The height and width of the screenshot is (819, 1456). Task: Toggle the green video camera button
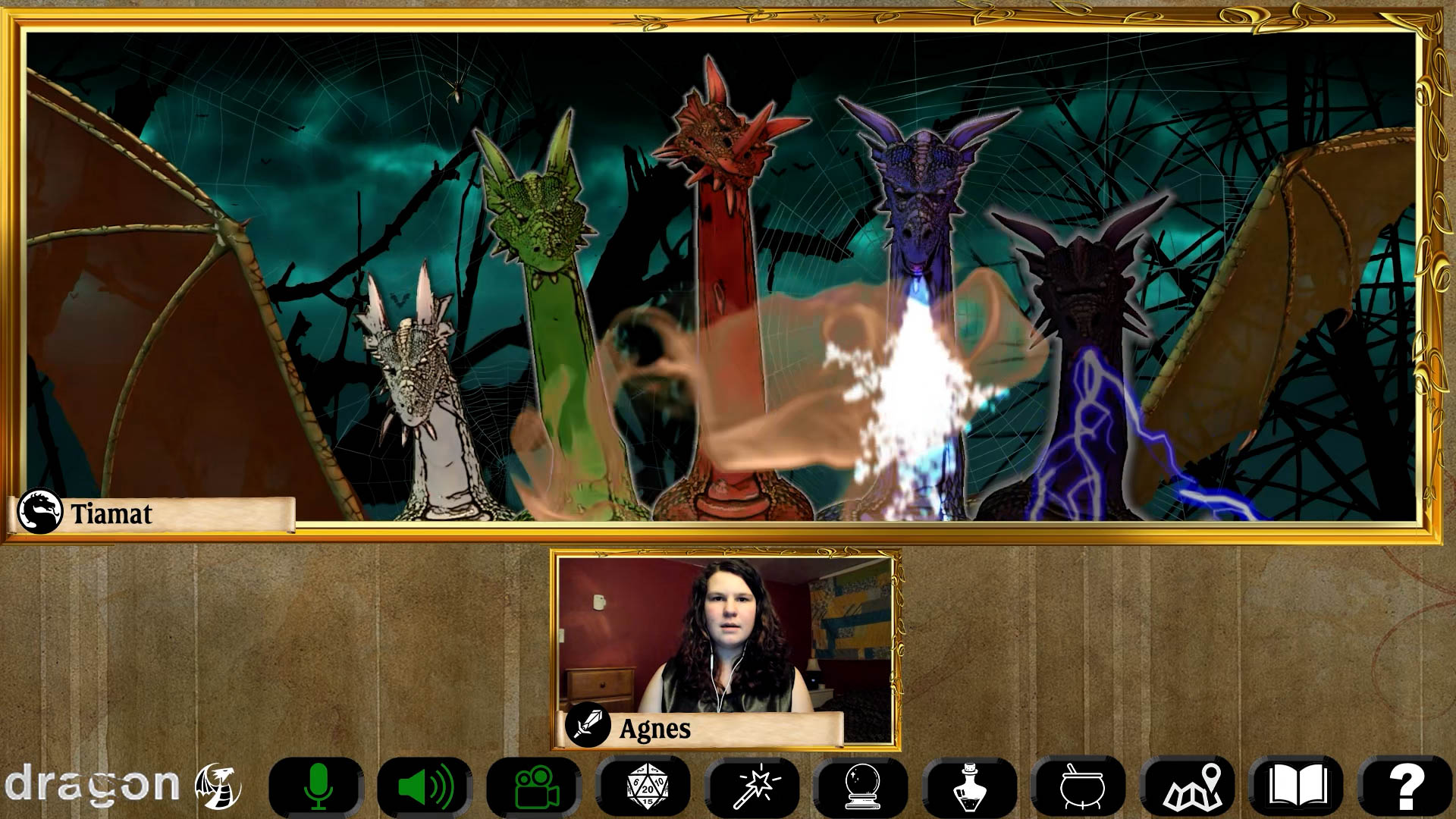pos(535,786)
